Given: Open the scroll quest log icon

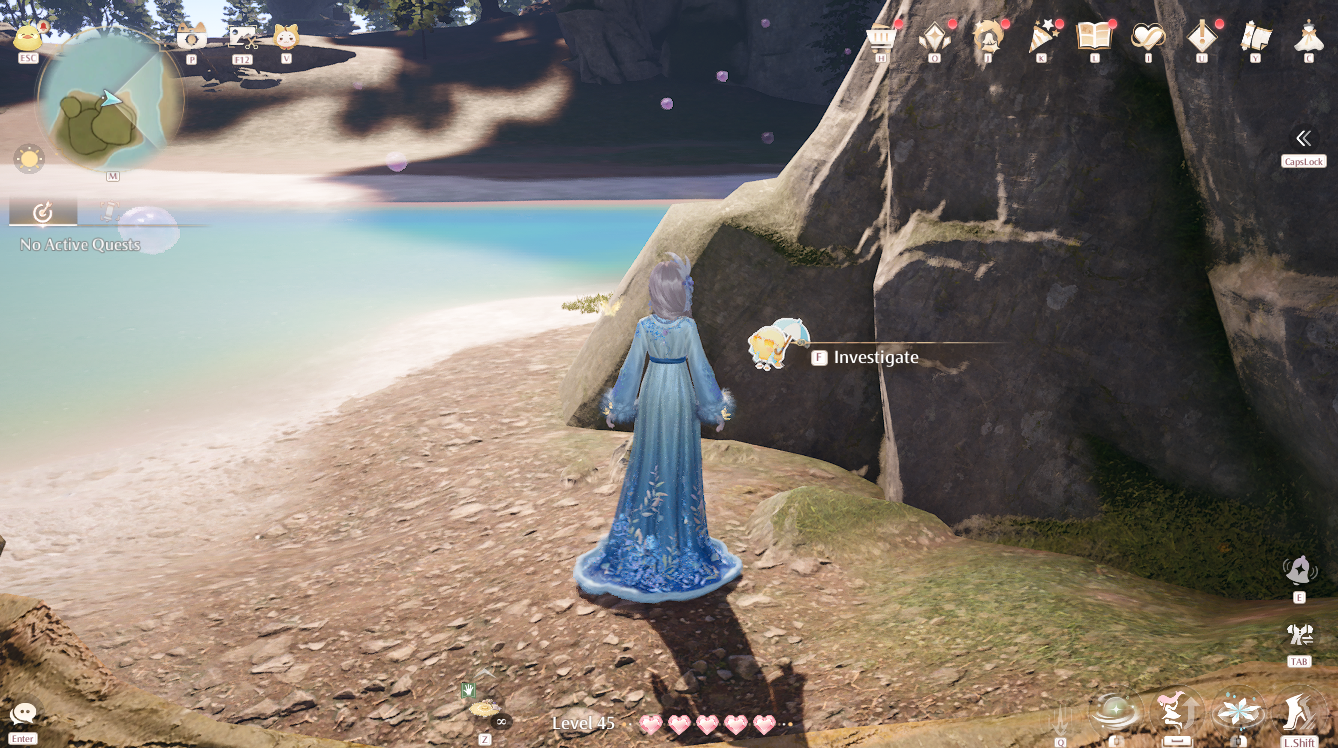Looking at the screenshot, I should [x=1254, y=33].
